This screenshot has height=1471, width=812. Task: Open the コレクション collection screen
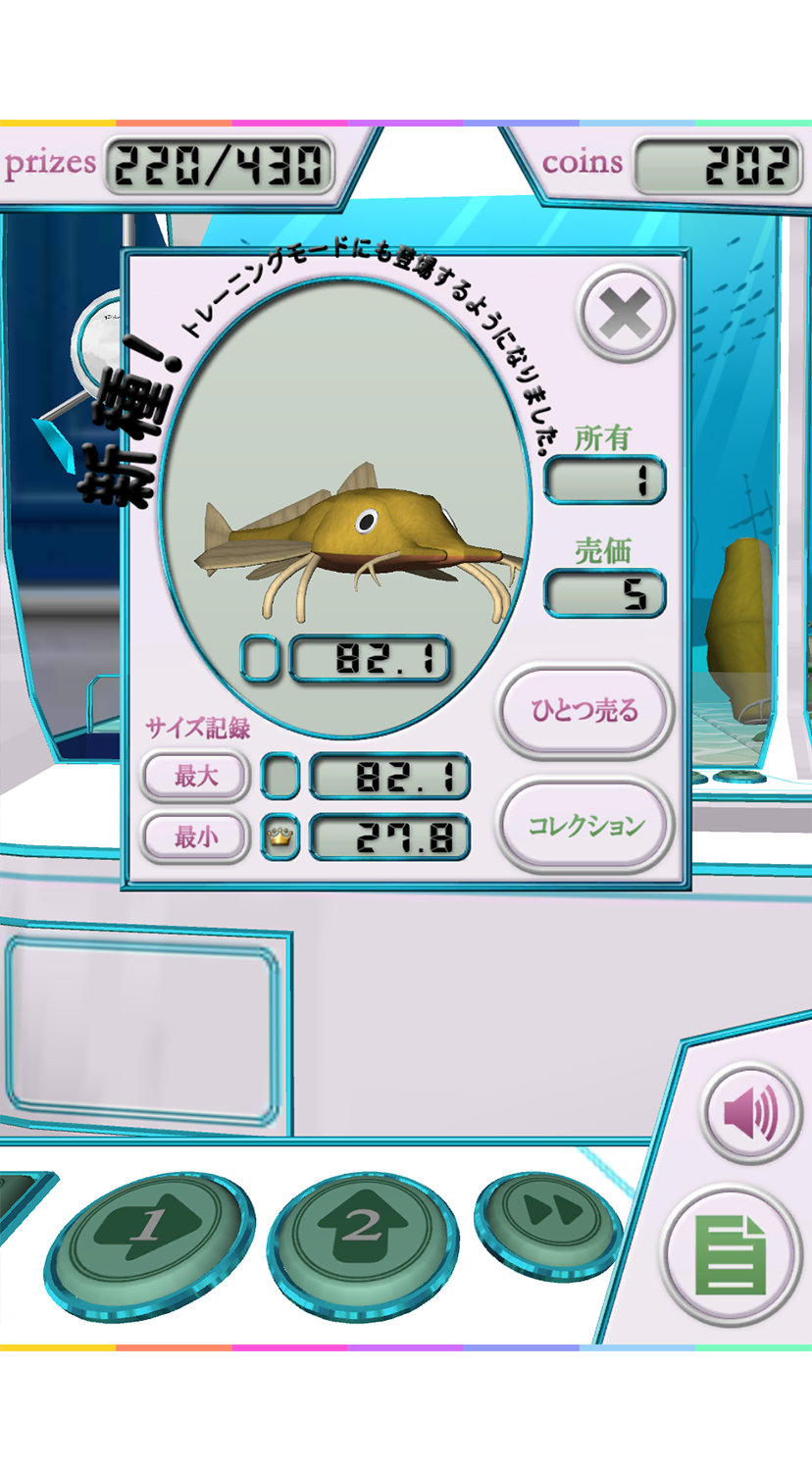point(585,825)
